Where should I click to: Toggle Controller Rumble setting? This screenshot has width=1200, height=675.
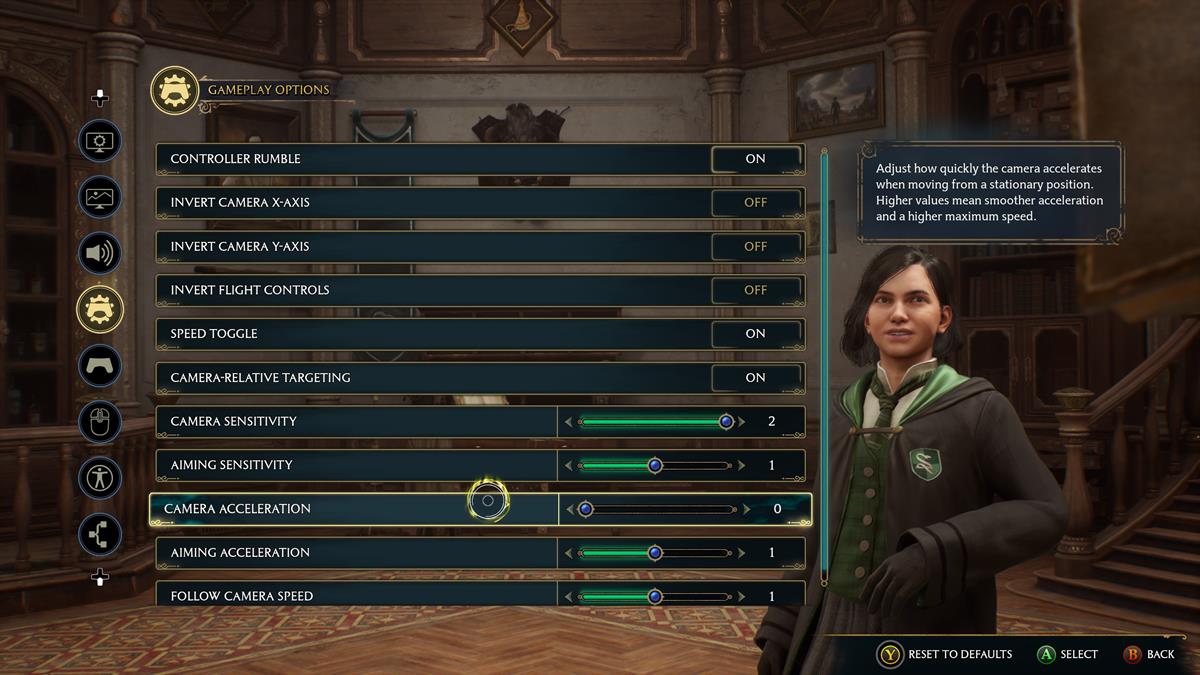(756, 159)
